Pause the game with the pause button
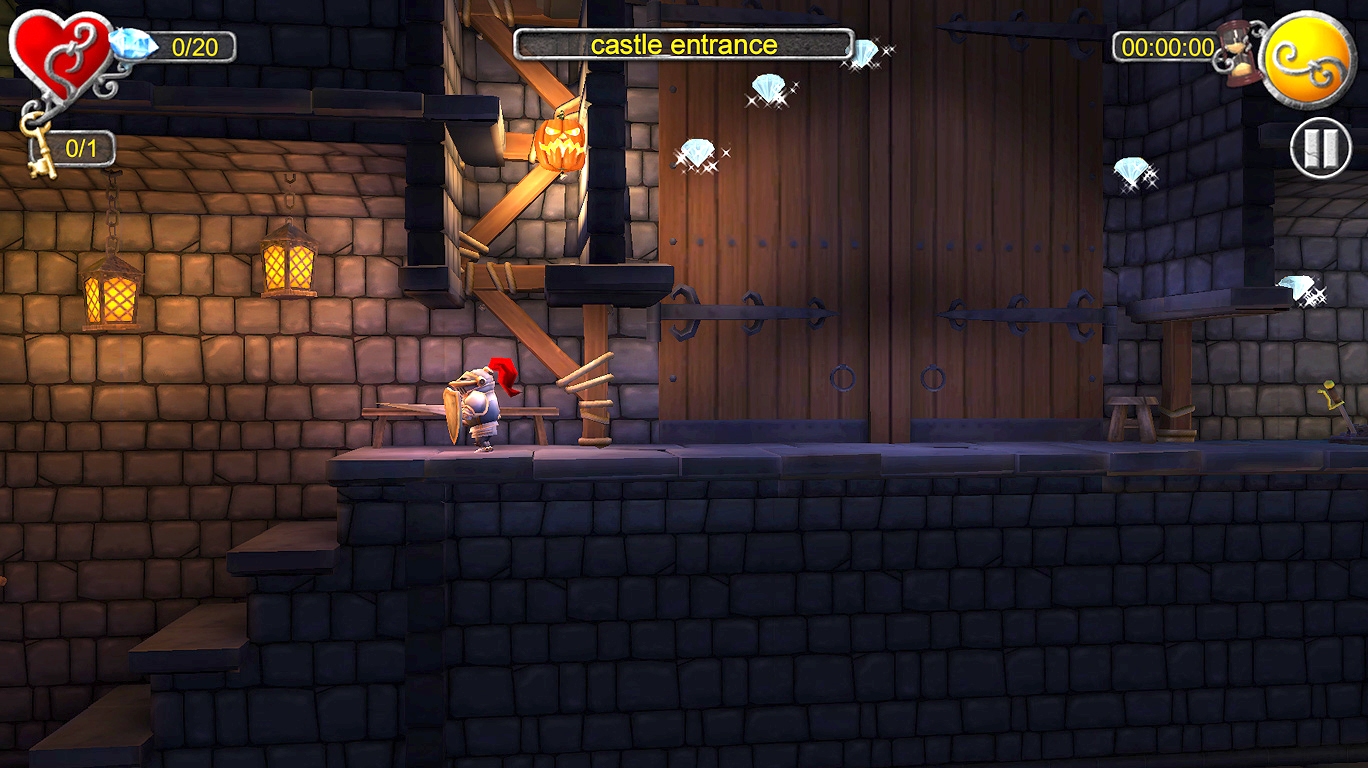This screenshot has height=768, width=1368. click(x=1320, y=148)
